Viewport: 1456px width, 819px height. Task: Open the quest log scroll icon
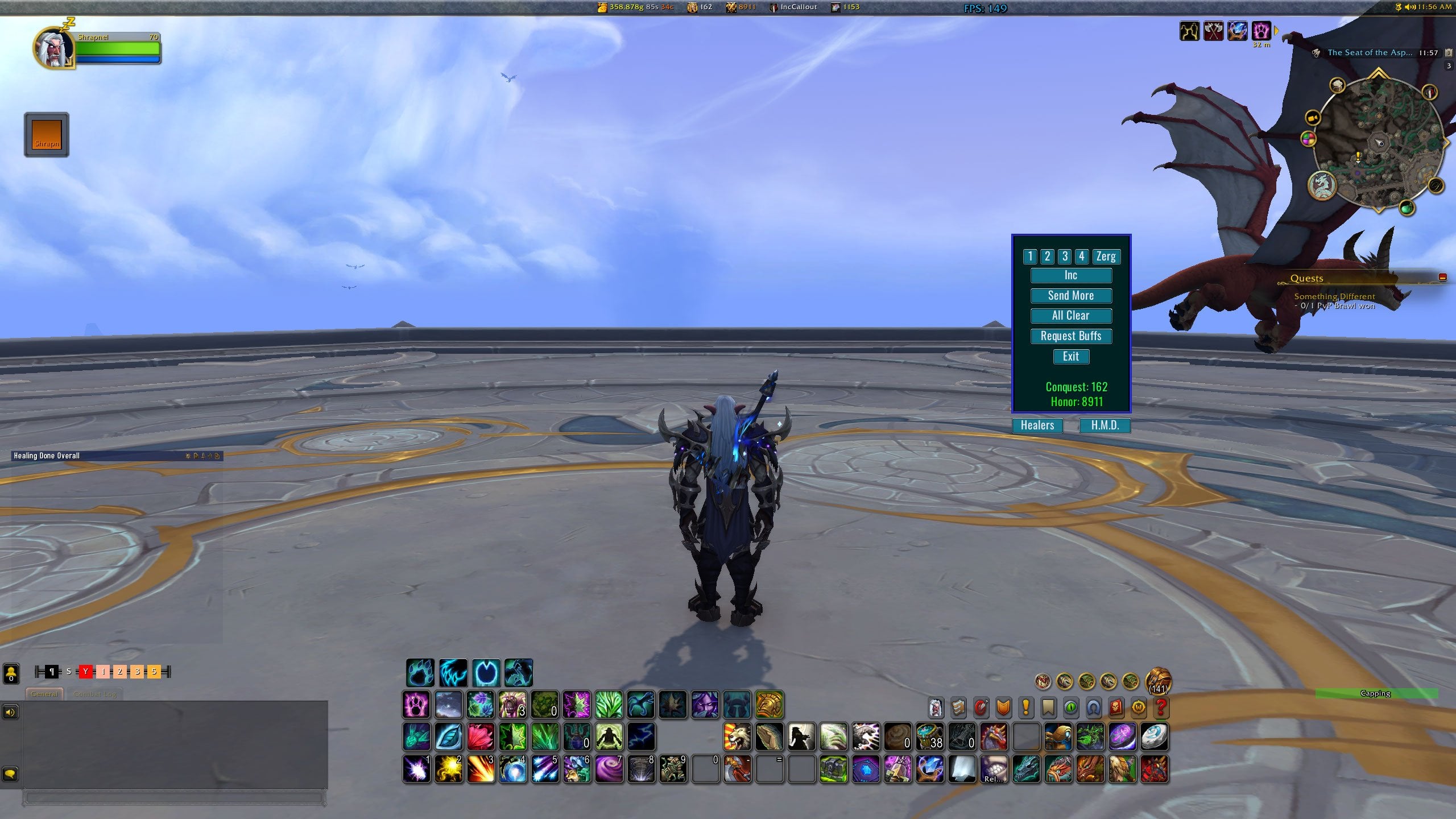(958, 708)
